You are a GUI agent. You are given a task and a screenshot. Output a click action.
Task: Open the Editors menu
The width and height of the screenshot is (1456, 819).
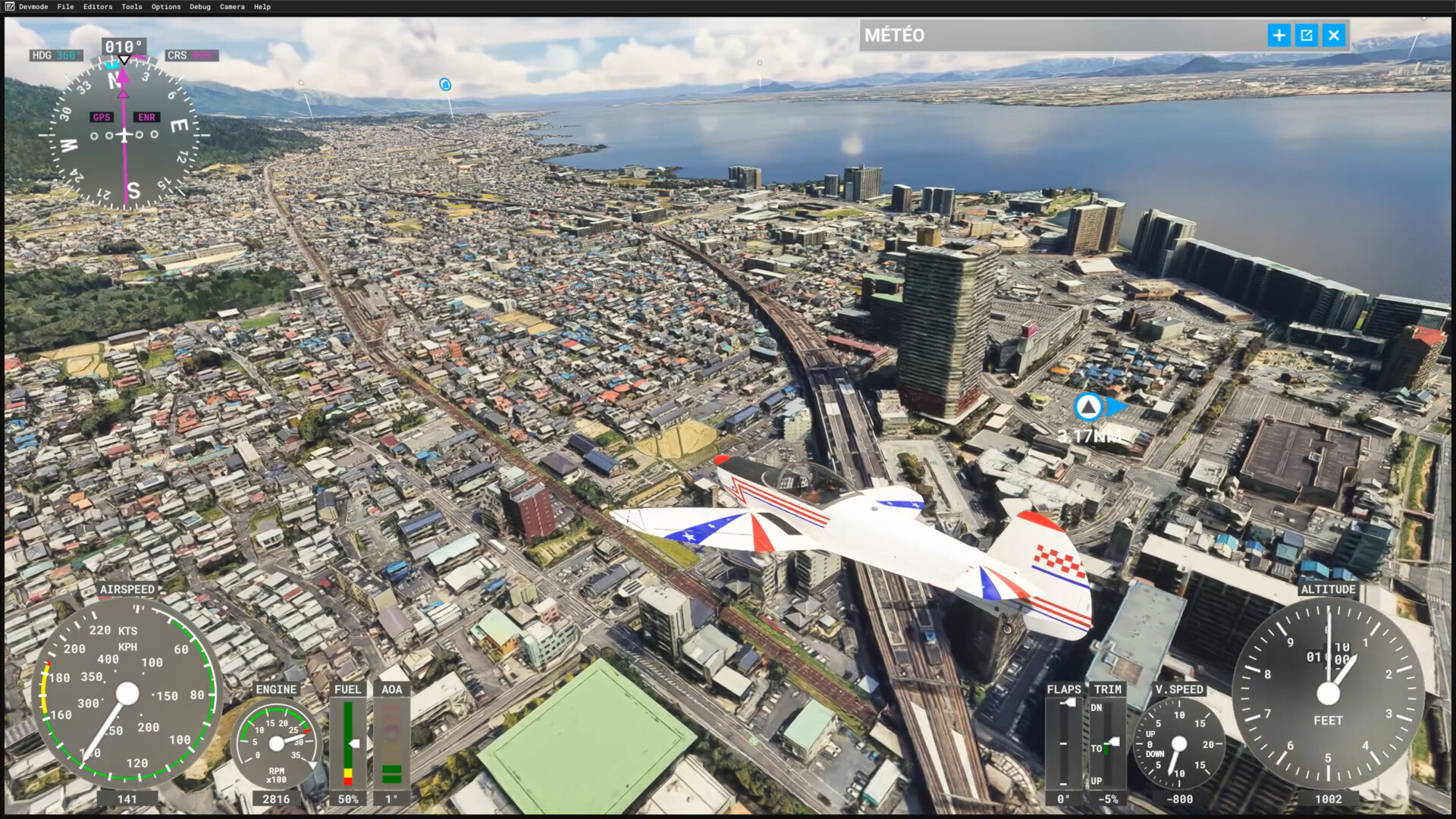click(x=98, y=7)
